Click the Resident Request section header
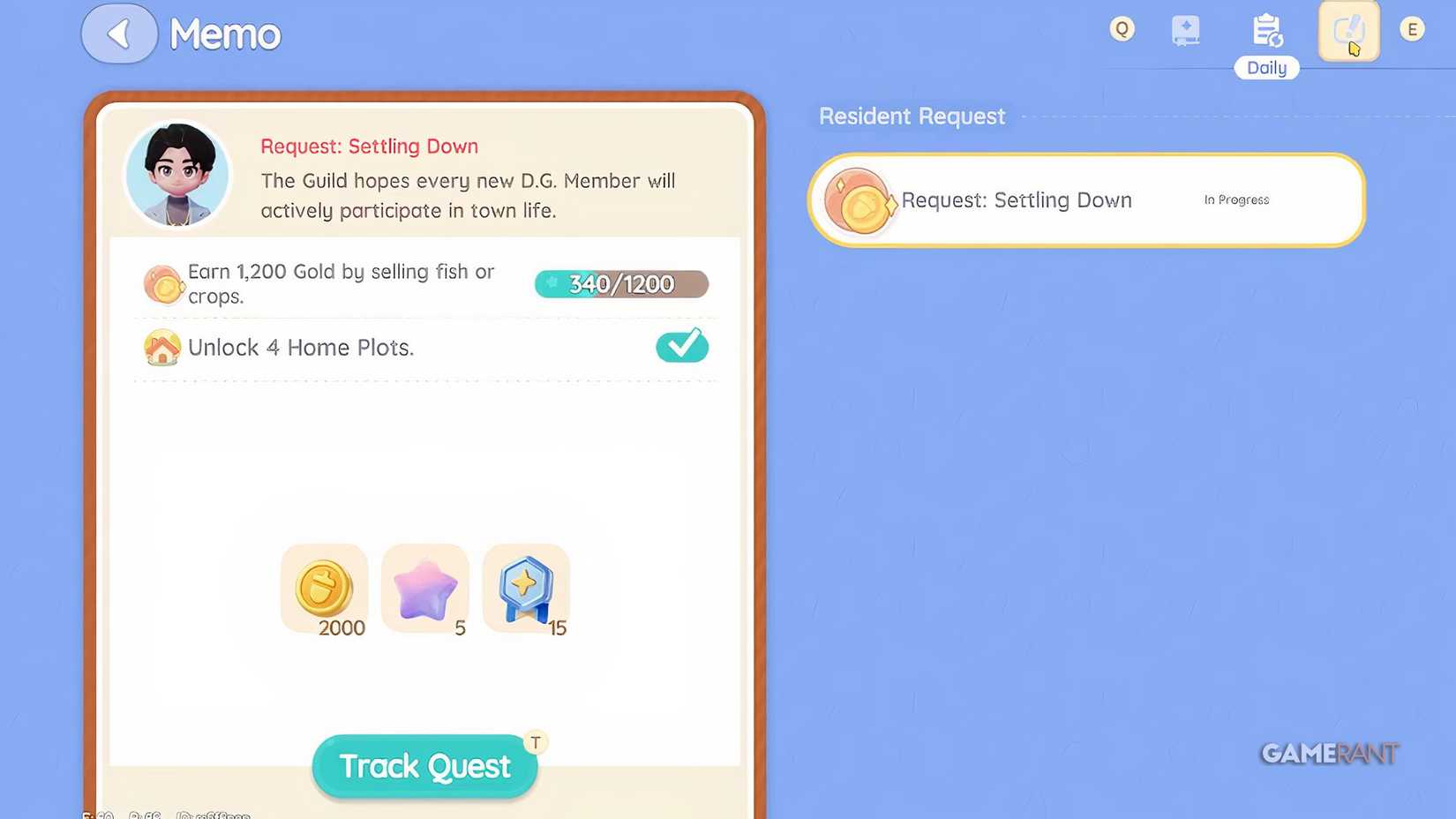The width and height of the screenshot is (1456, 819). [911, 116]
